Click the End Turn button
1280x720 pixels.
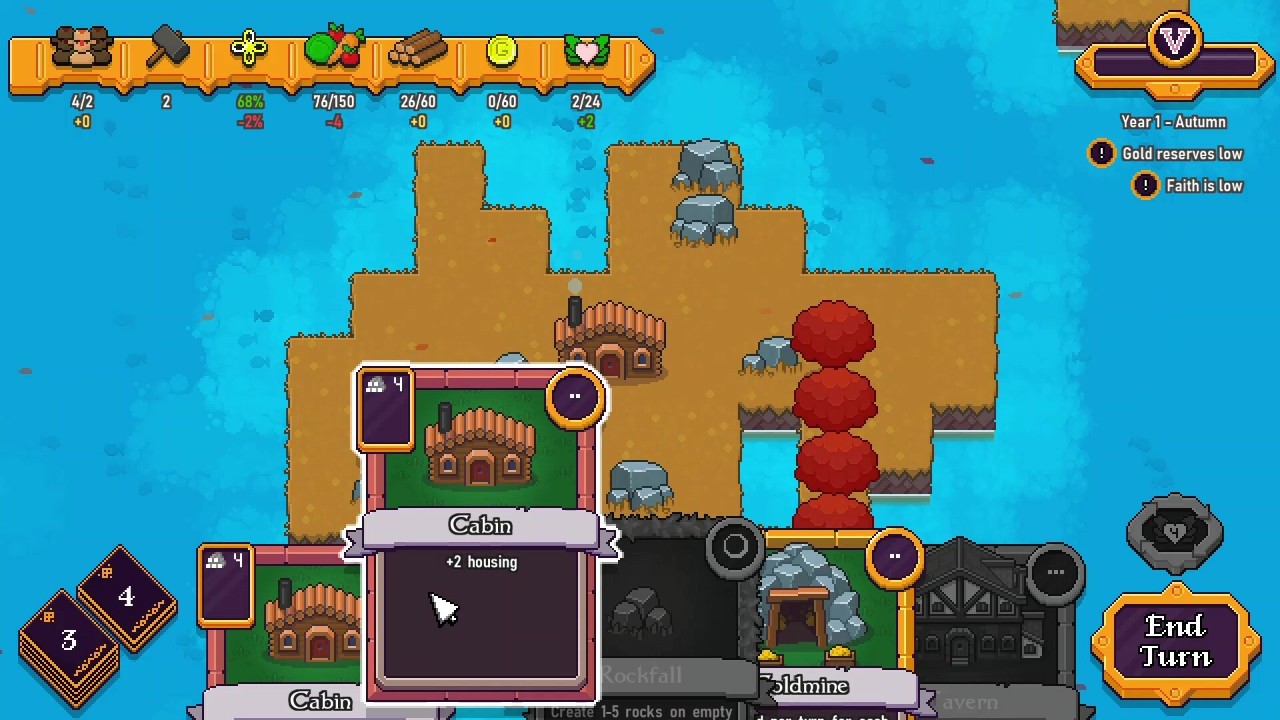pyautogui.click(x=1174, y=642)
